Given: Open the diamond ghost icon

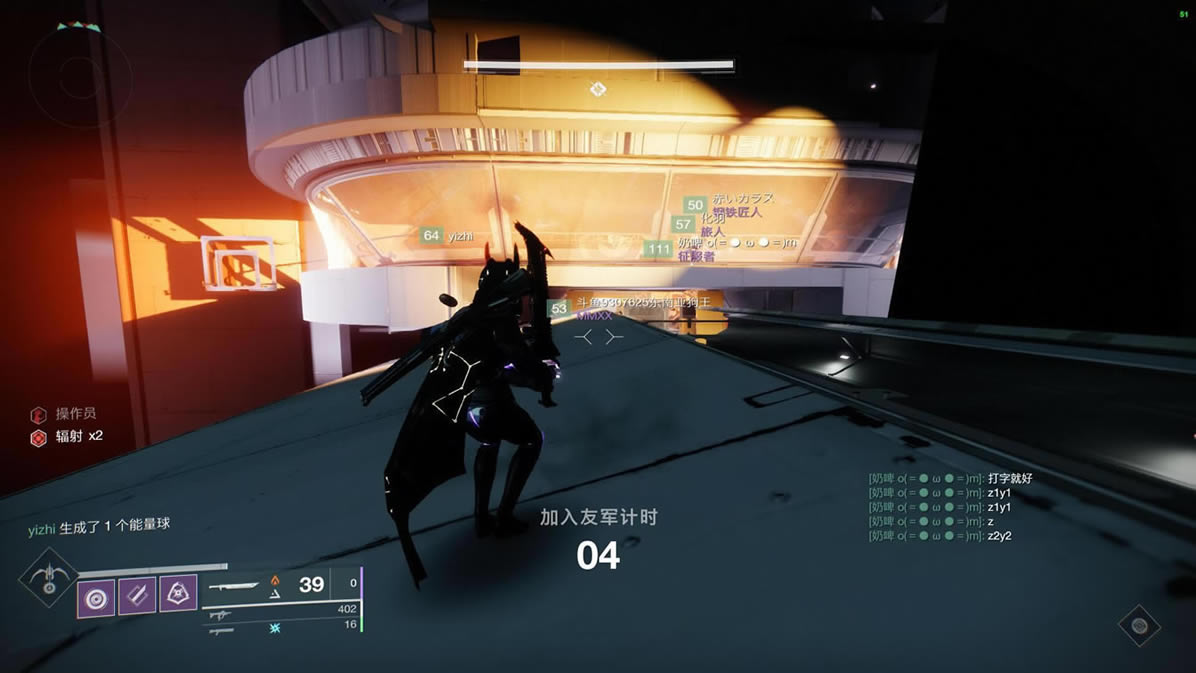Looking at the screenshot, I should pos(1138,626).
